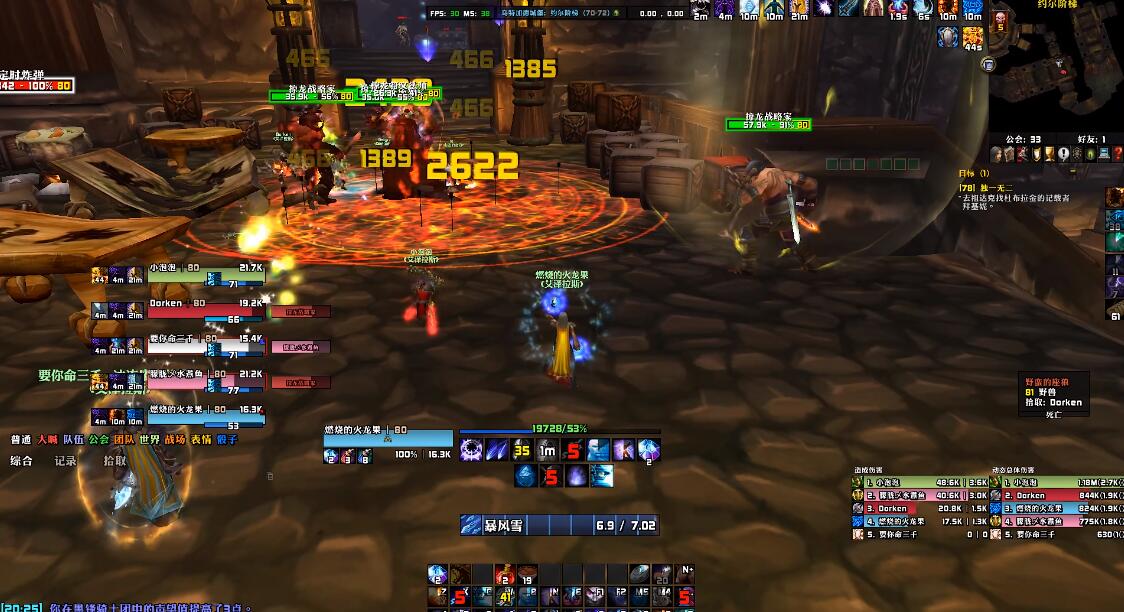Open the 综合 (general) chat tab
This screenshot has width=1124, height=612.
point(21,461)
